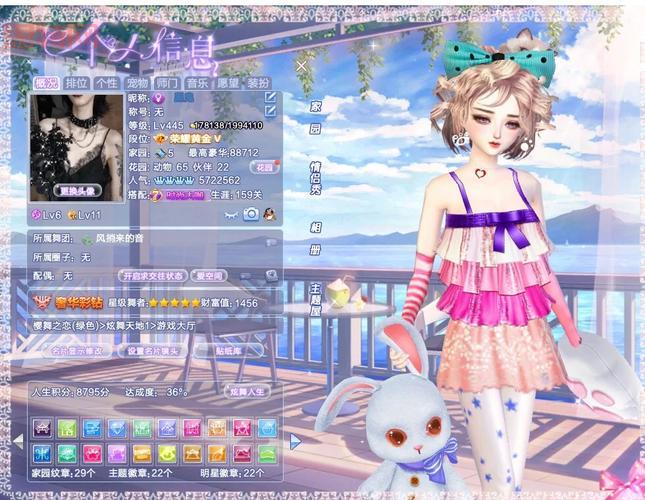Close the personal info panel
The height and width of the screenshot is (500, 645).
point(302,65)
